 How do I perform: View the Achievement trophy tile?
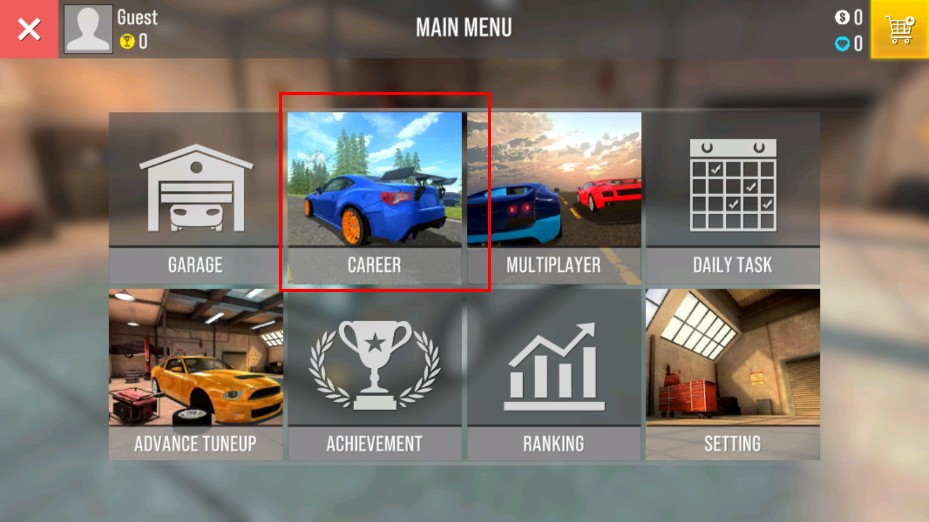374,374
